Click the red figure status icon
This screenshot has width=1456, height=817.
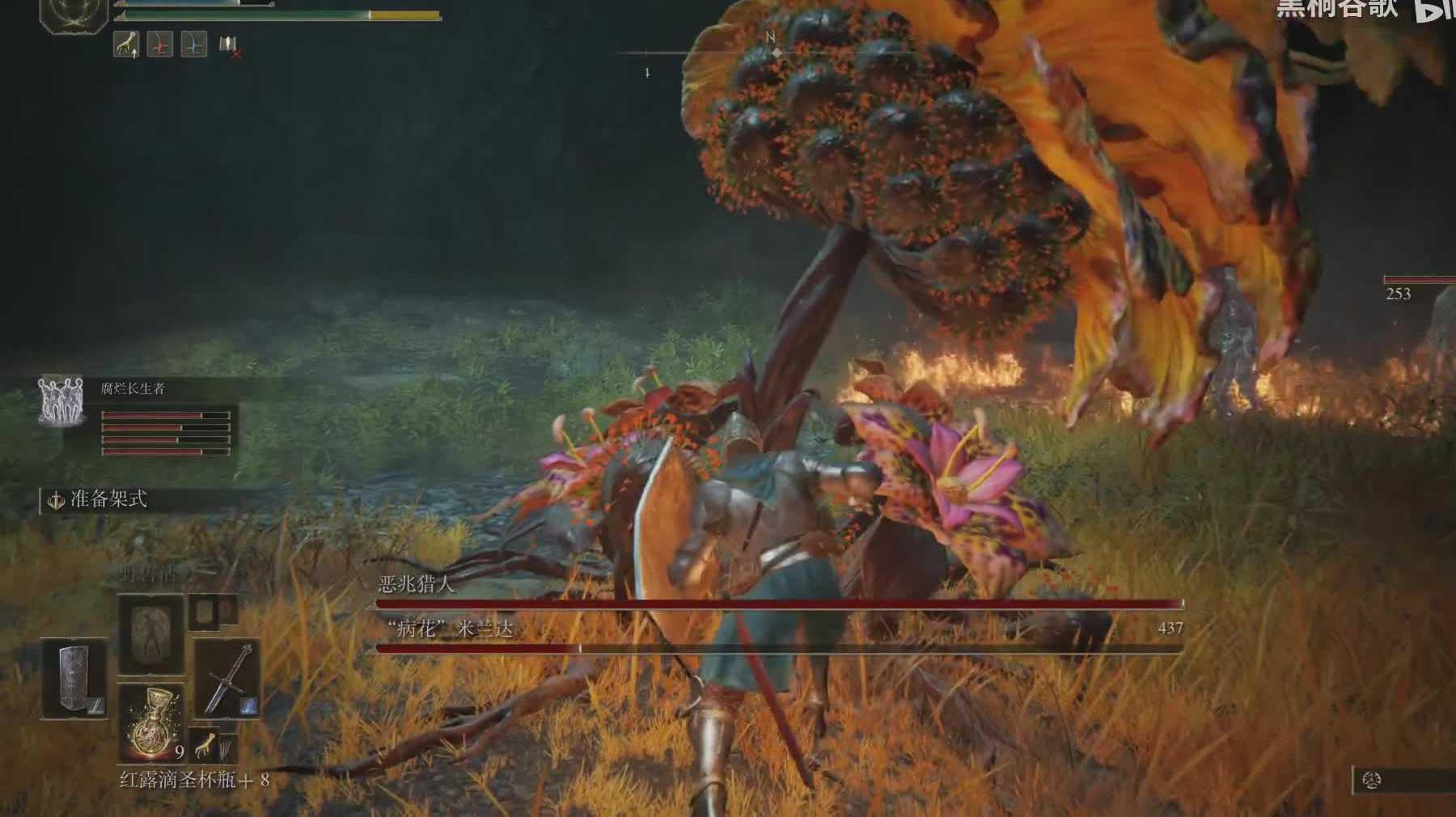(159, 44)
